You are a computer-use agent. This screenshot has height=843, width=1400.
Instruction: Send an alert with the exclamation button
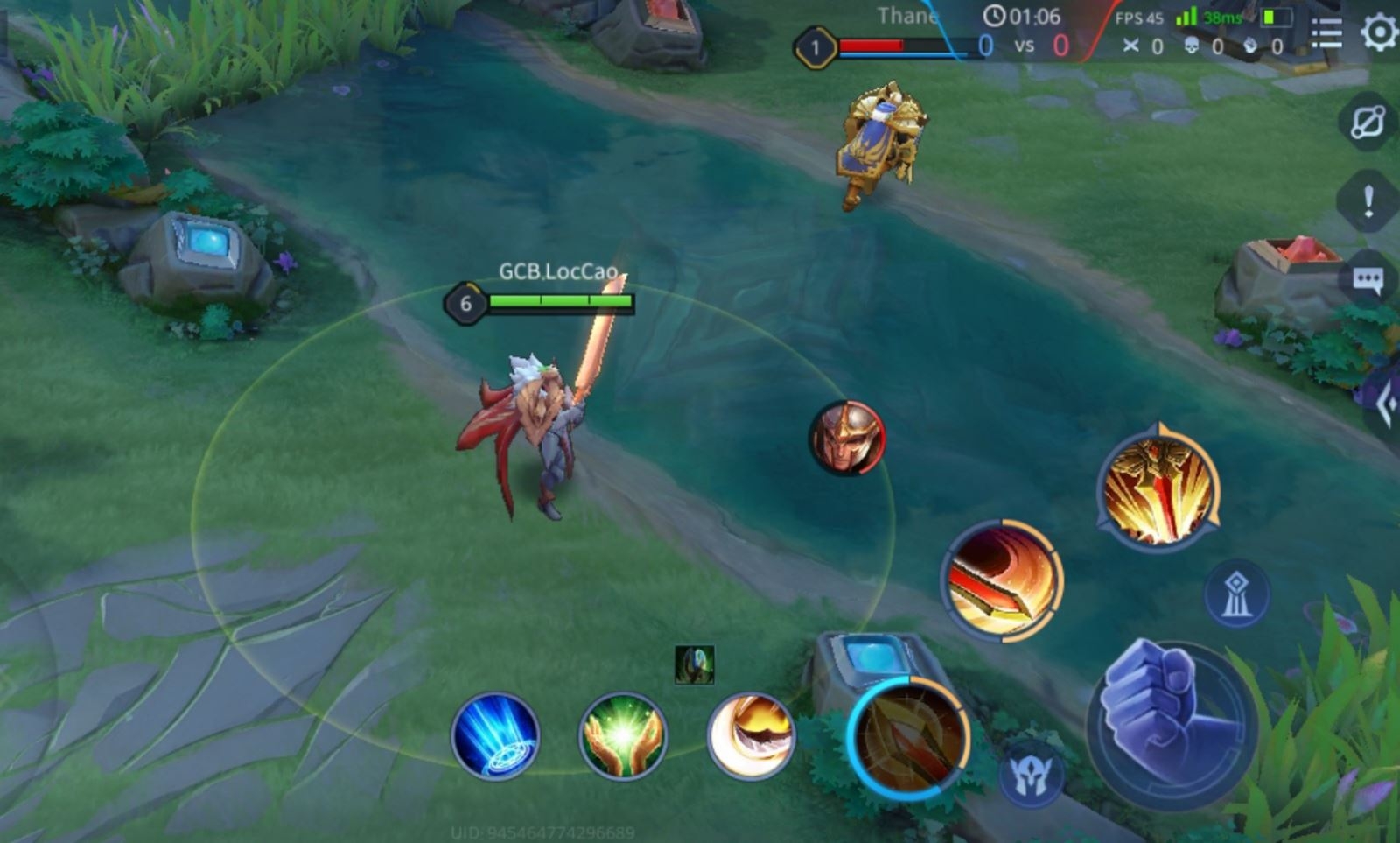point(1368,203)
